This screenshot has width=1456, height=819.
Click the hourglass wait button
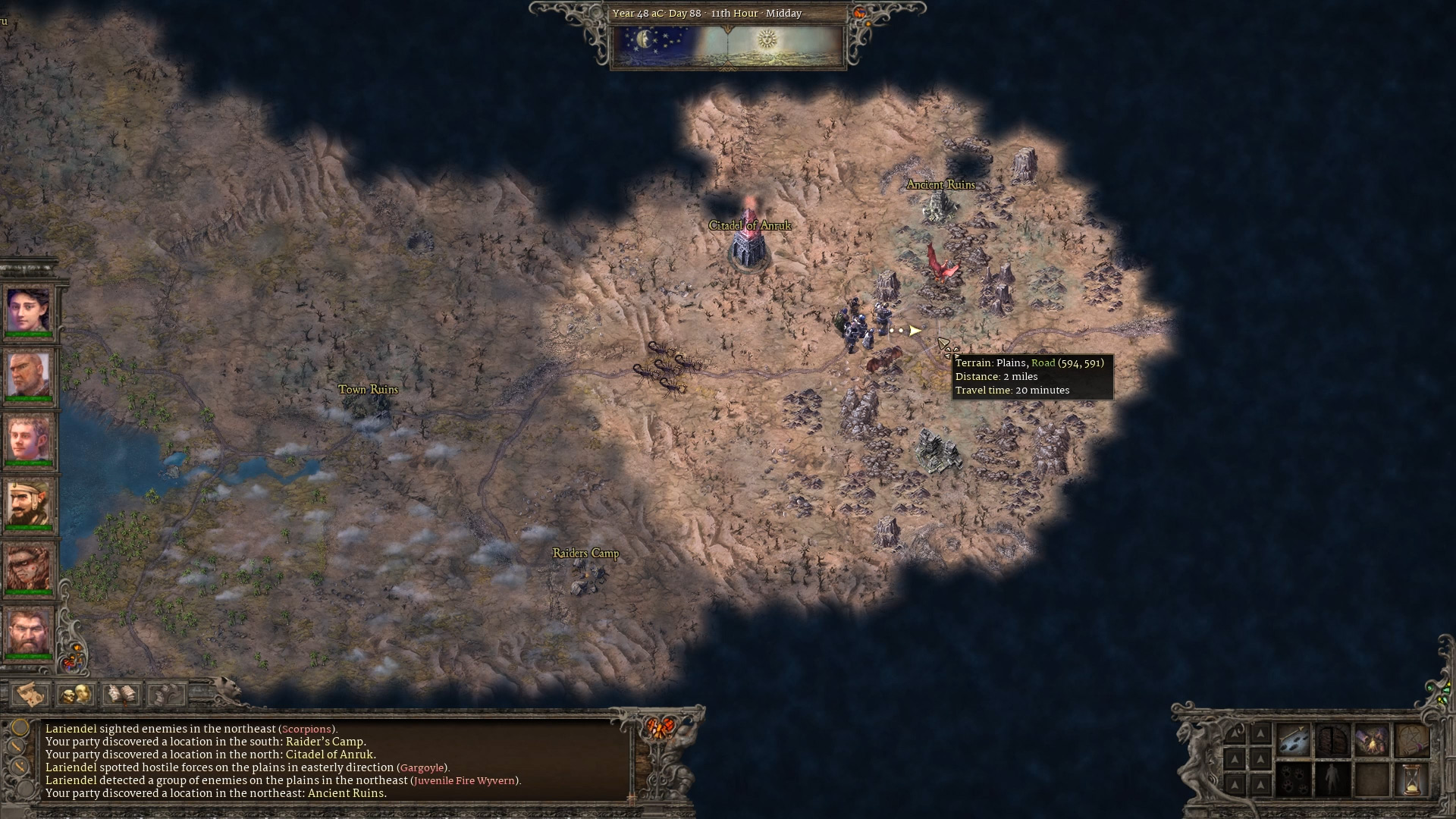click(x=1411, y=780)
